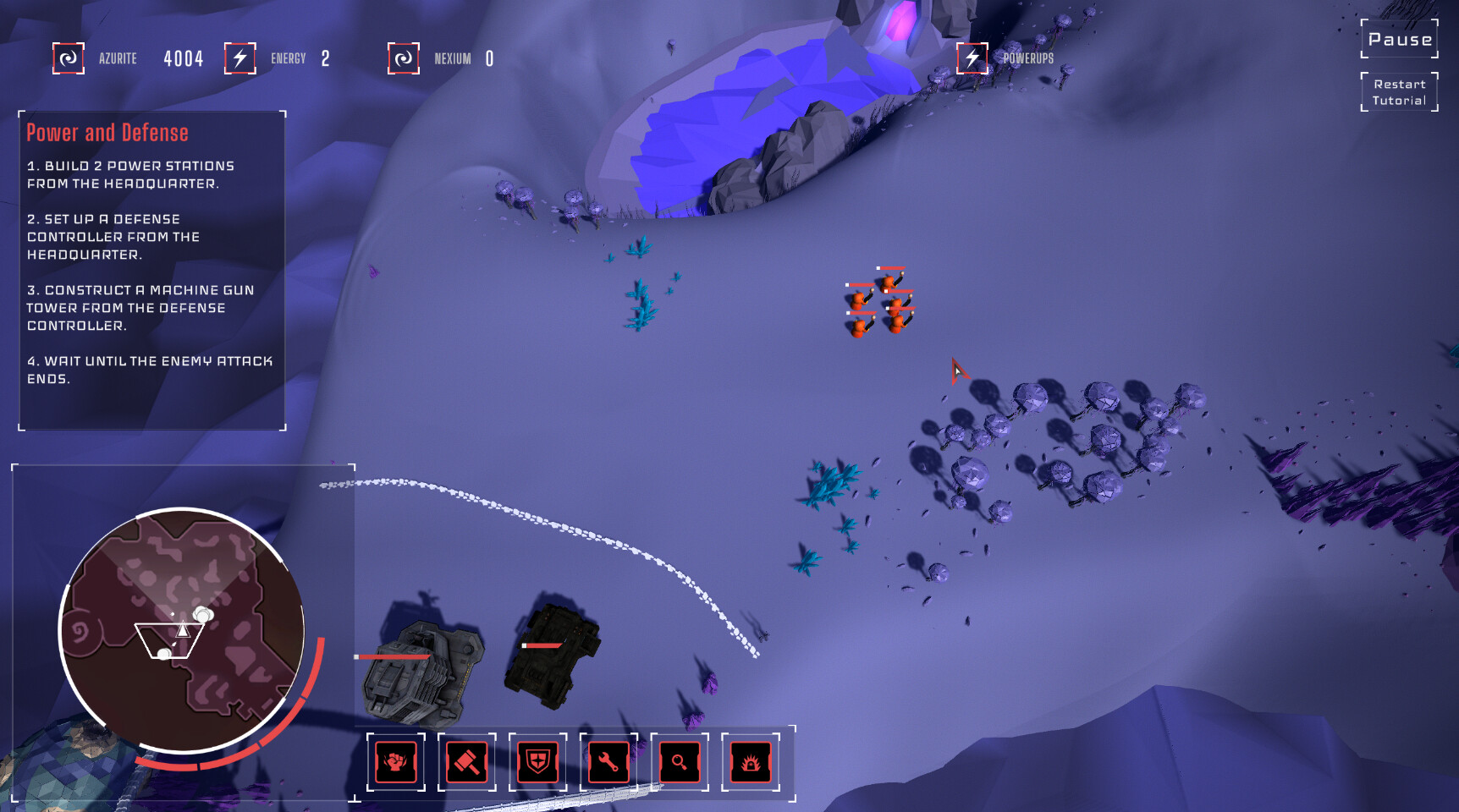Click the Energy lightning bolt icon
This screenshot has height=812, width=1459.
click(x=239, y=58)
